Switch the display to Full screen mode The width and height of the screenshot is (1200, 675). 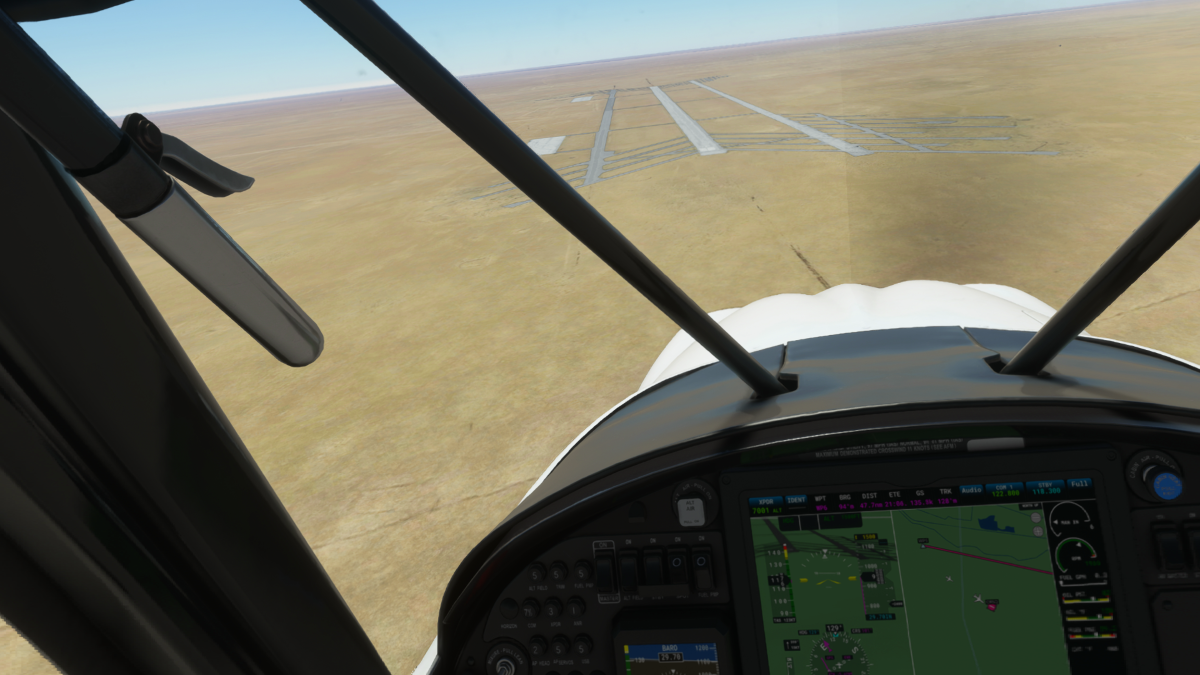pos(1081,485)
